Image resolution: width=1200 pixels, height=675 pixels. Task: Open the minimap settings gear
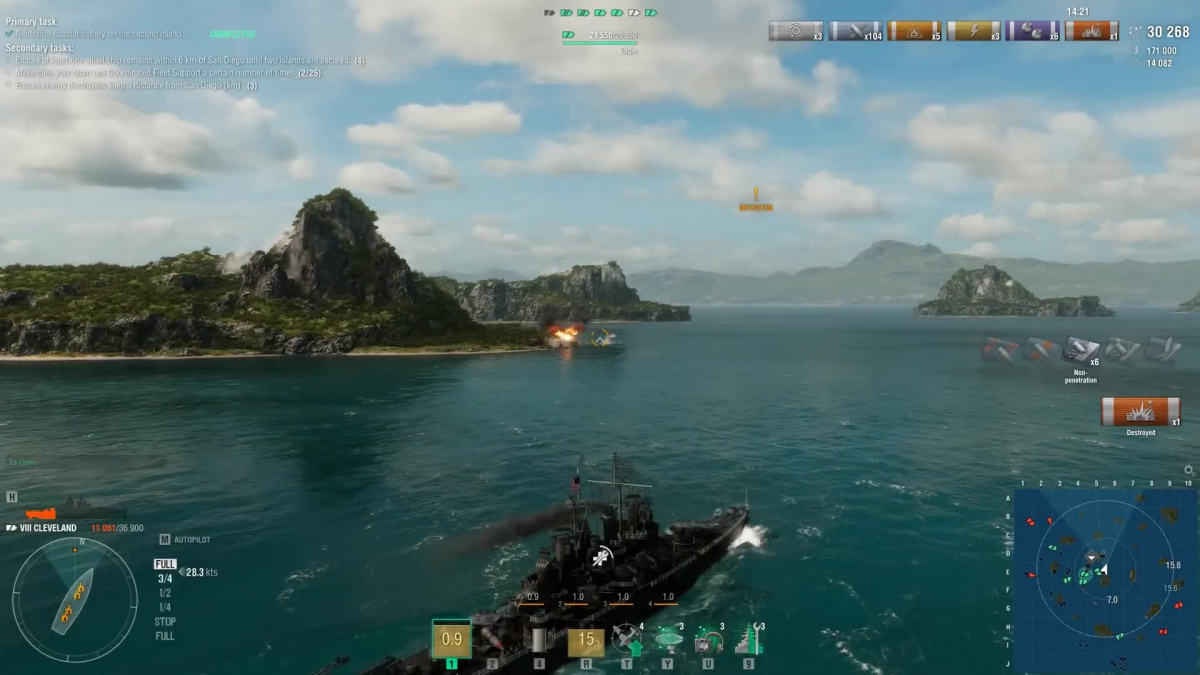[x=1189, y=470]
